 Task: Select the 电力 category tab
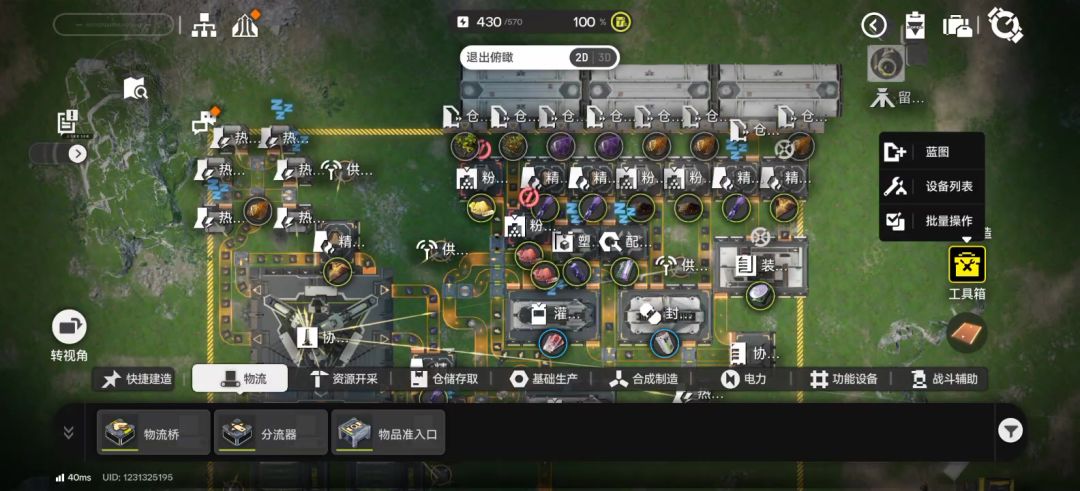744,379
